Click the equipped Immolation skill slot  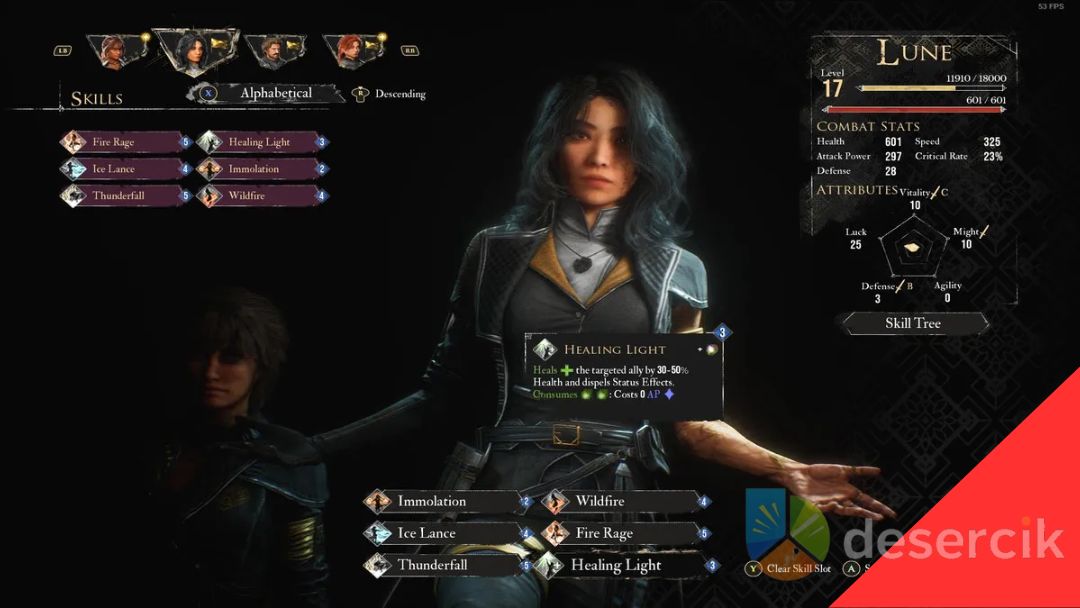point(445,501)
